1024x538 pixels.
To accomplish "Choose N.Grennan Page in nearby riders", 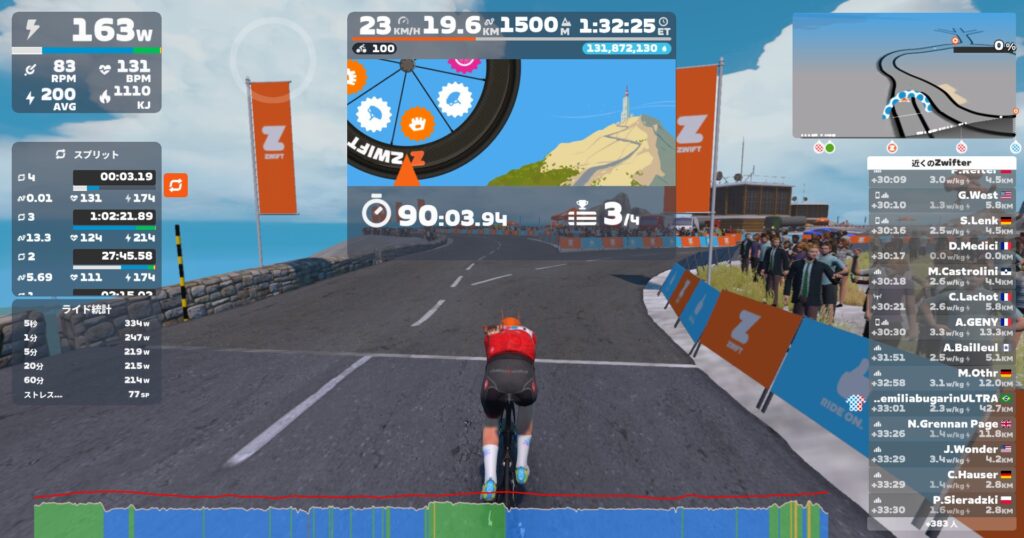I will click(x=943, y=428).
